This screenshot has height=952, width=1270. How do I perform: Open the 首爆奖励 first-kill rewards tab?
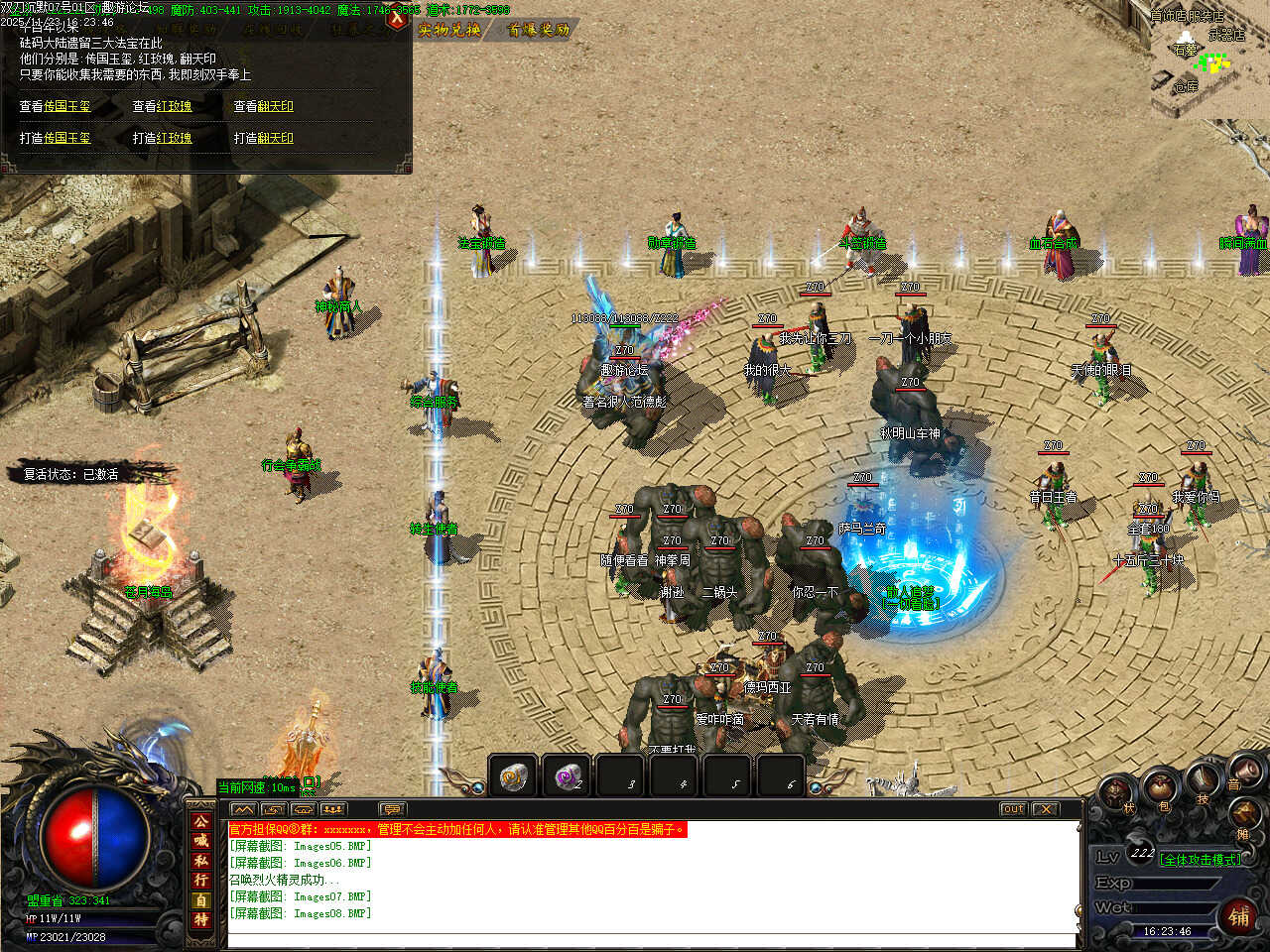(539, 30)
